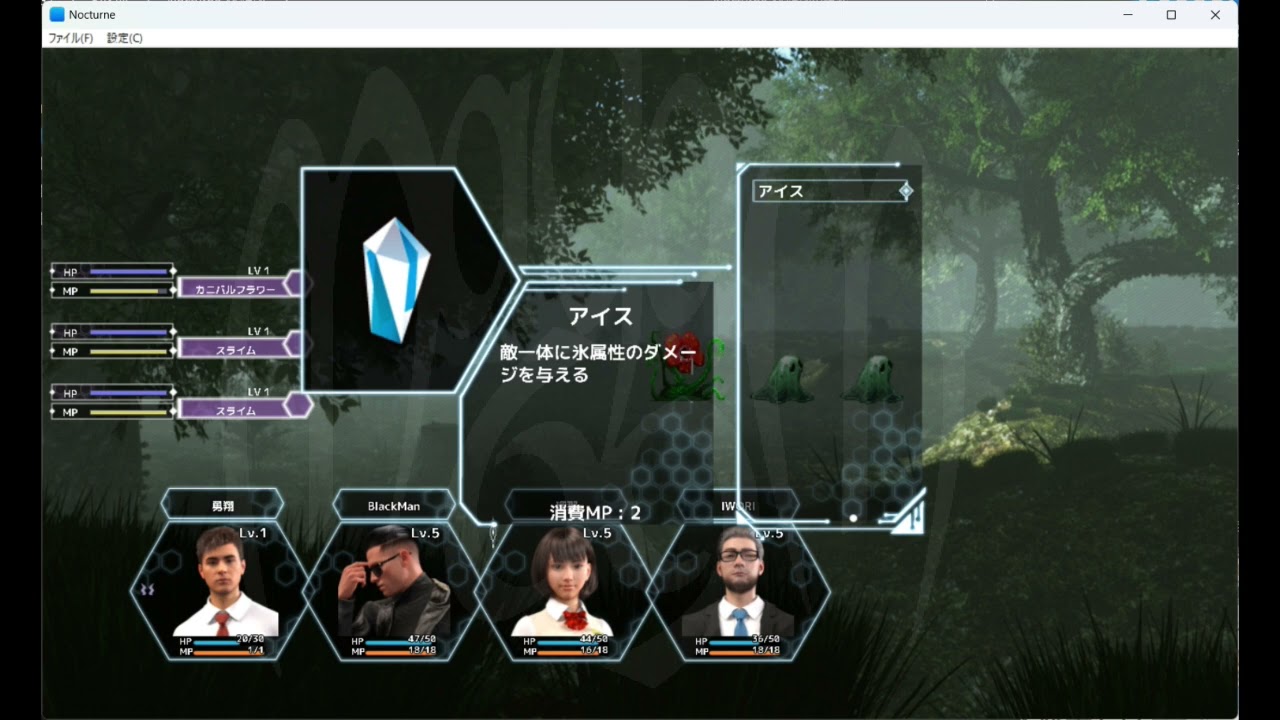1280x720 pixels.
Task: Minimize the Nocturne window
Action: (x=1128, y=15)
